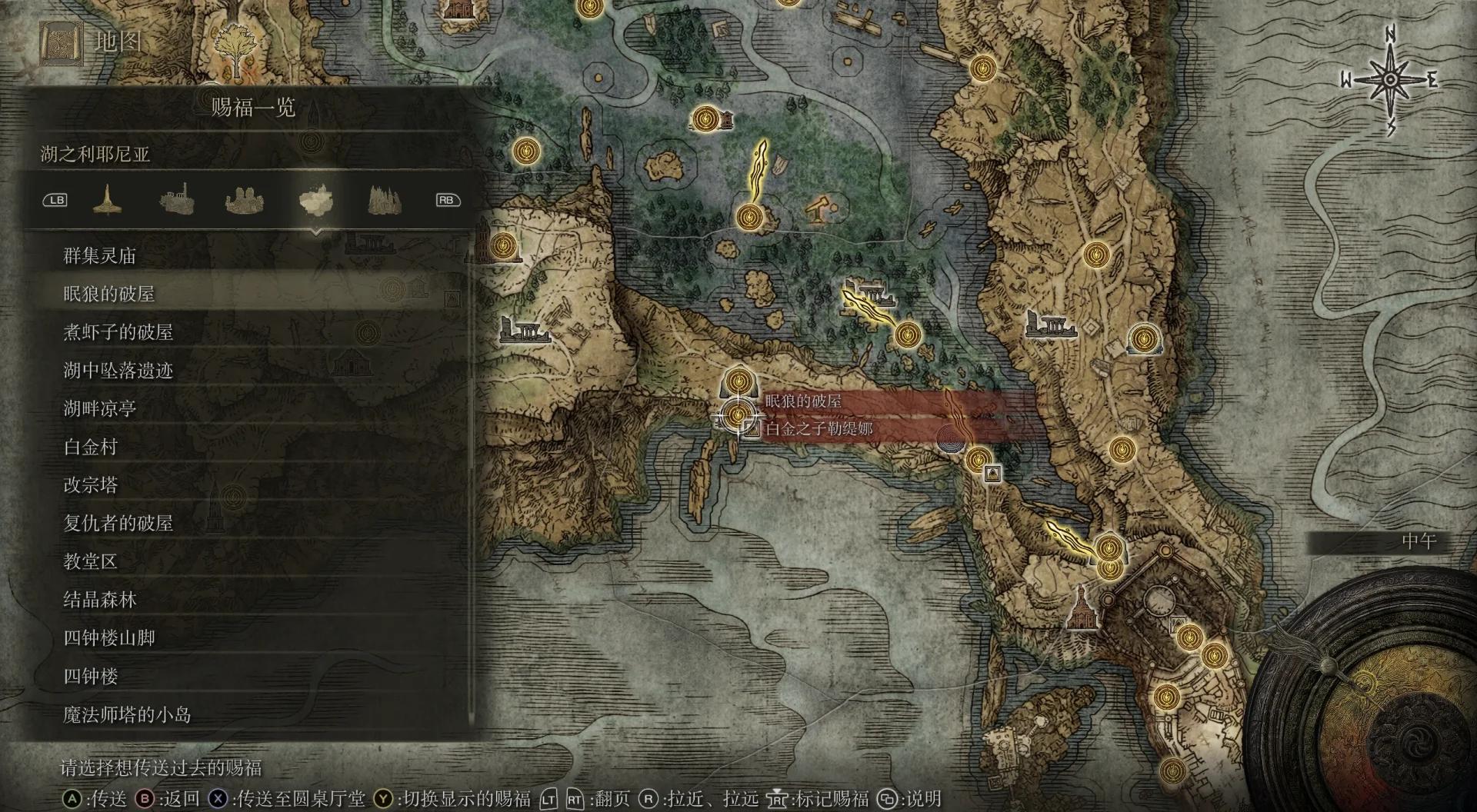1477x812 pixels.
Task: Open the spiky towers region tab
Action: click(x=384, y=201)
